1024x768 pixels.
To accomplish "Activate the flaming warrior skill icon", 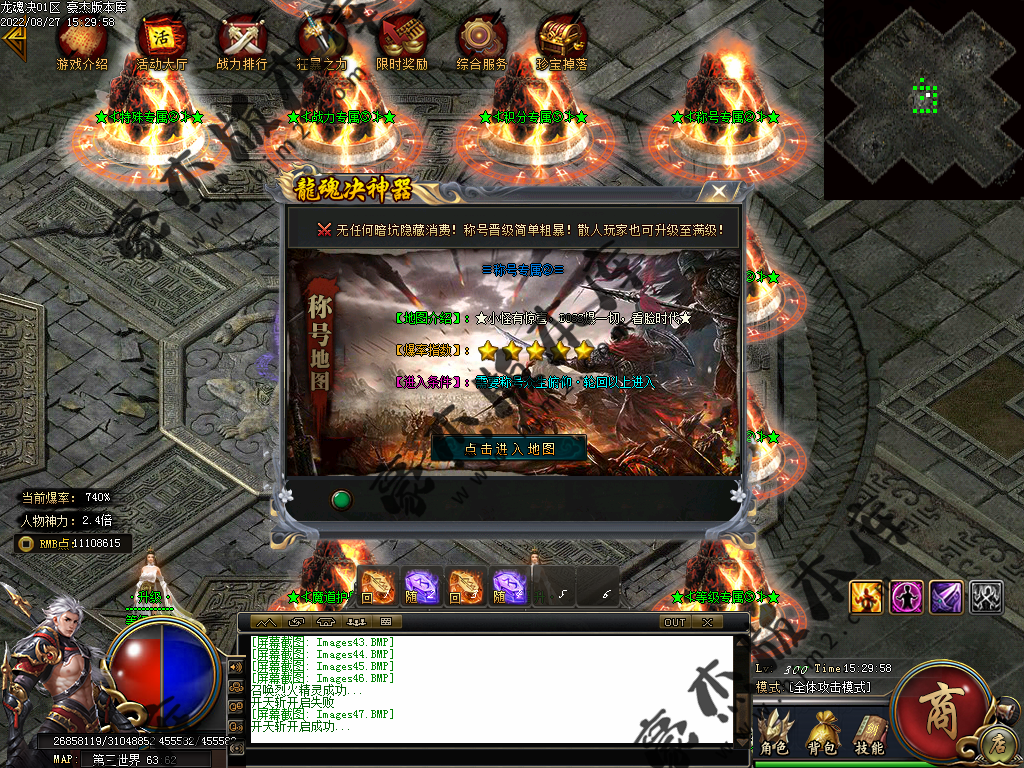I will tap(866, 597).
